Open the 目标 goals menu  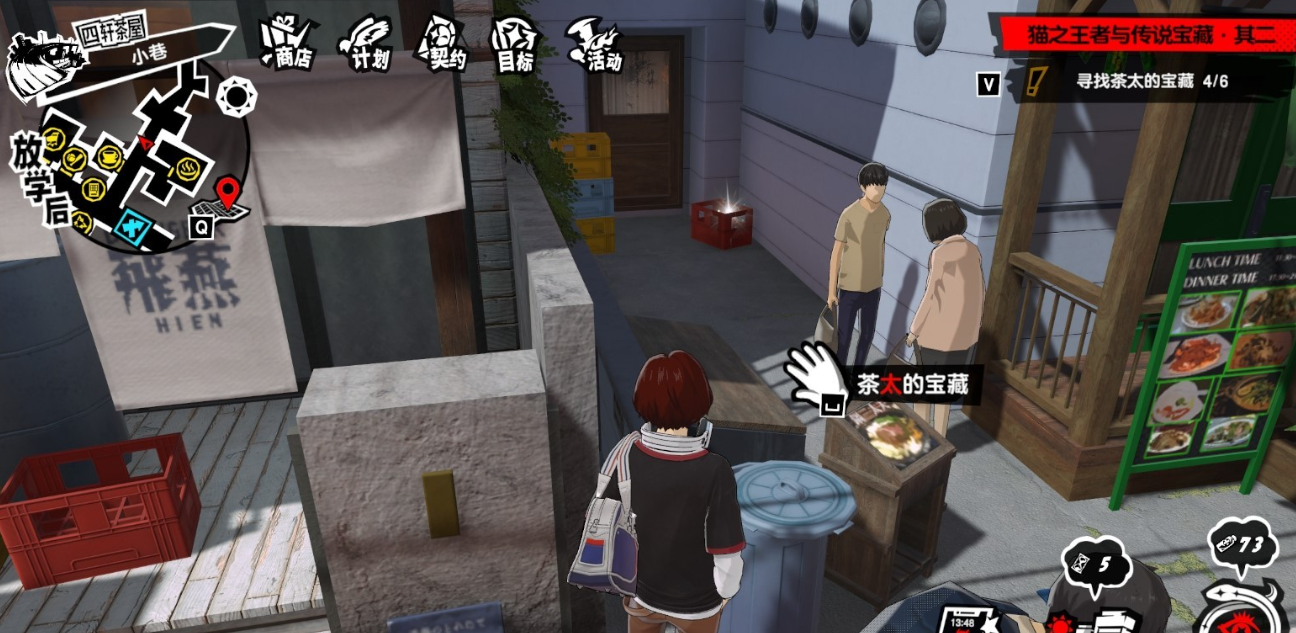pos(515,45)
